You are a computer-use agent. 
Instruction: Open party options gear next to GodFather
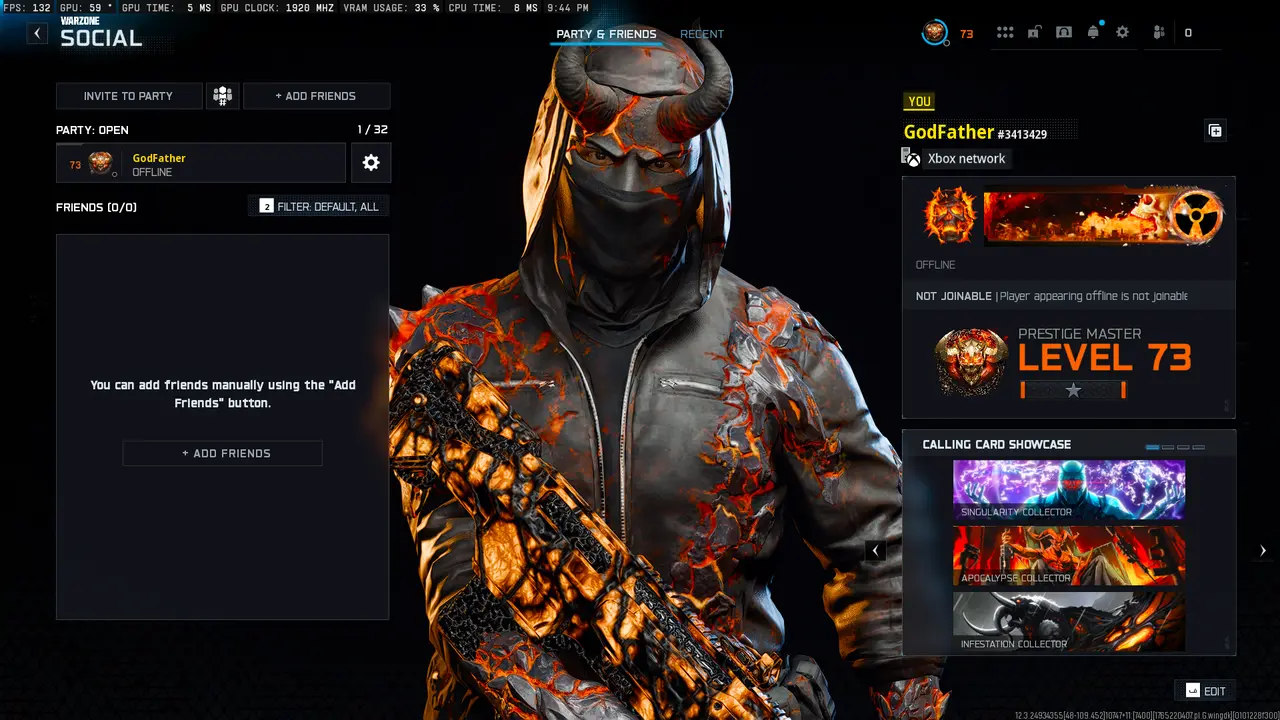click(371, 162)
